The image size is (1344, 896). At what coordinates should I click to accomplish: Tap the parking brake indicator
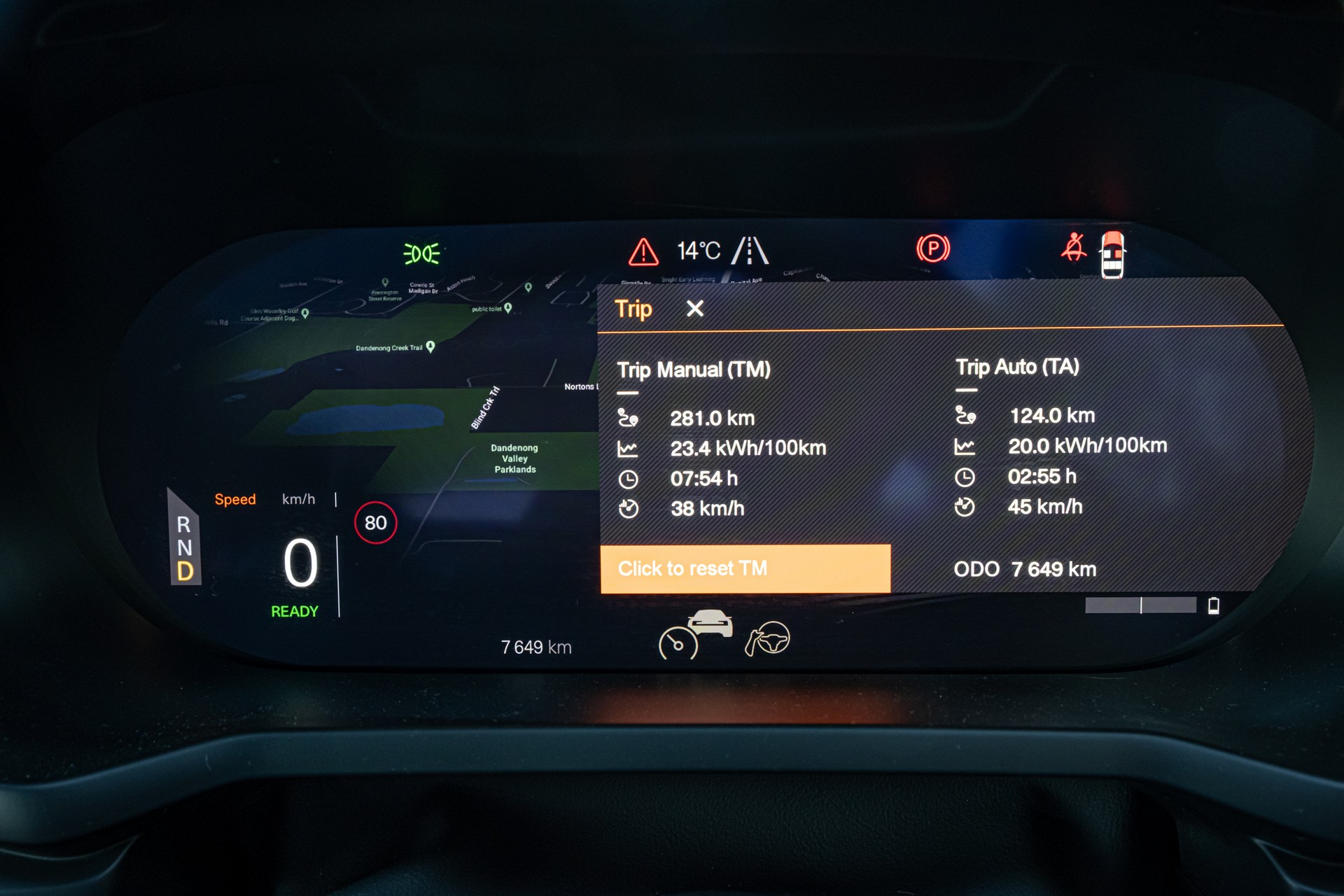pos(932,248)
